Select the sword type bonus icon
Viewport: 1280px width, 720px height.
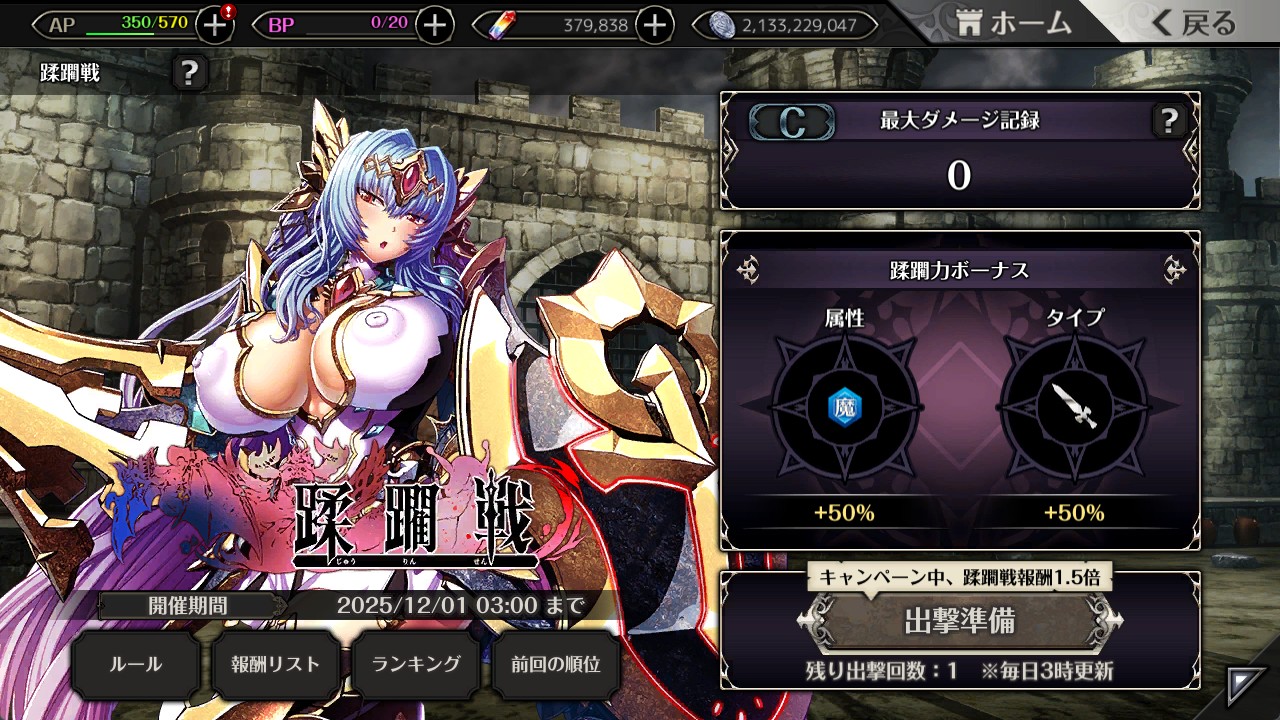[x=1073, y=405]
